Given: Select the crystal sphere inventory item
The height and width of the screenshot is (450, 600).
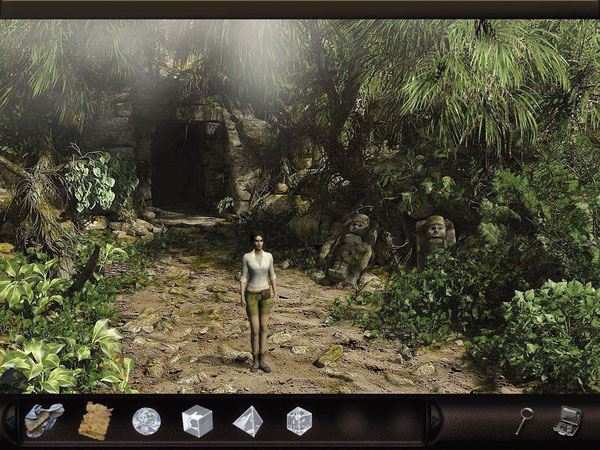Looking at the screenshot, I should click(146, 420).
